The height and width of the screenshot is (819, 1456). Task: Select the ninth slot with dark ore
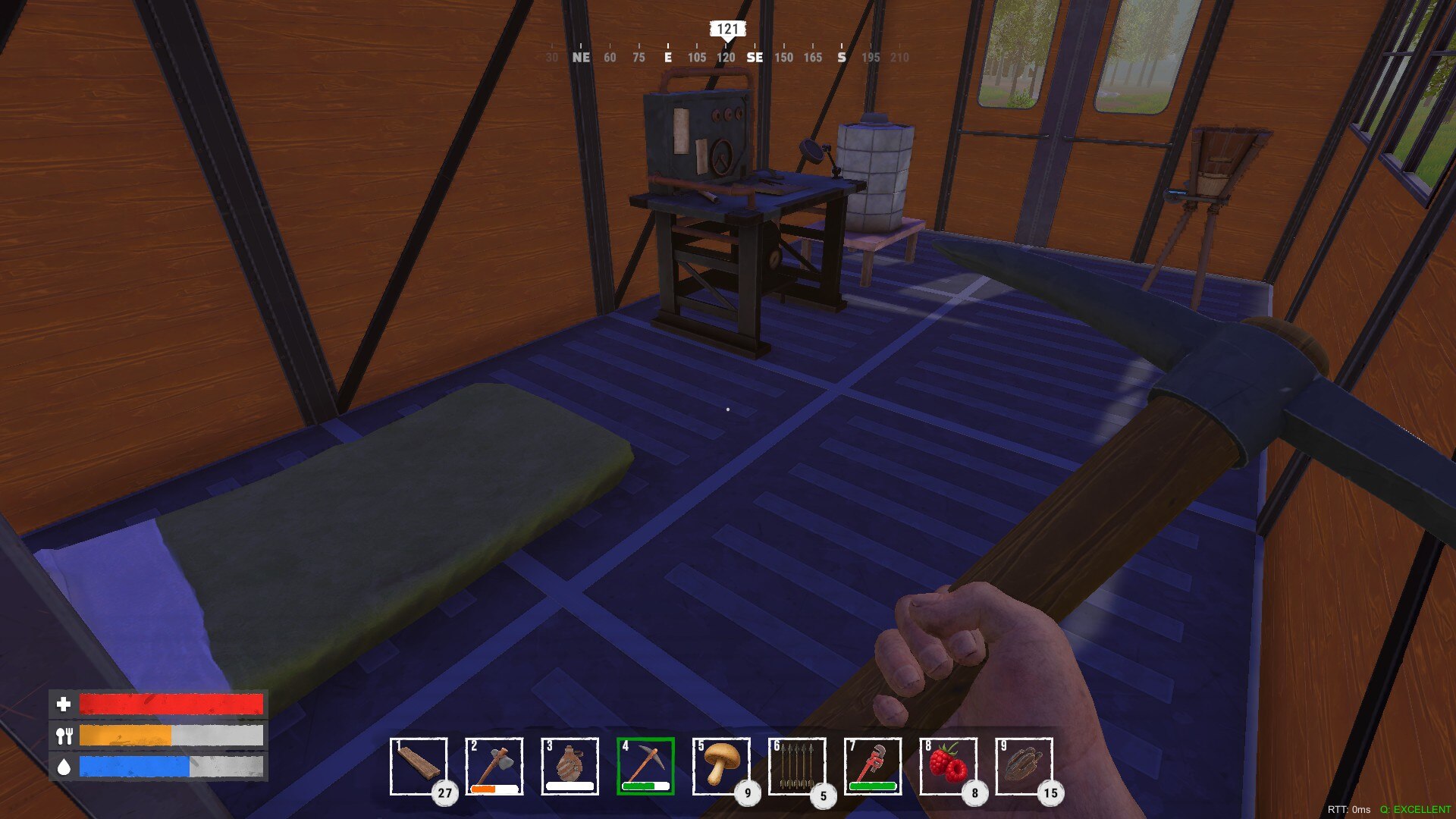(x=1024, y=766)
